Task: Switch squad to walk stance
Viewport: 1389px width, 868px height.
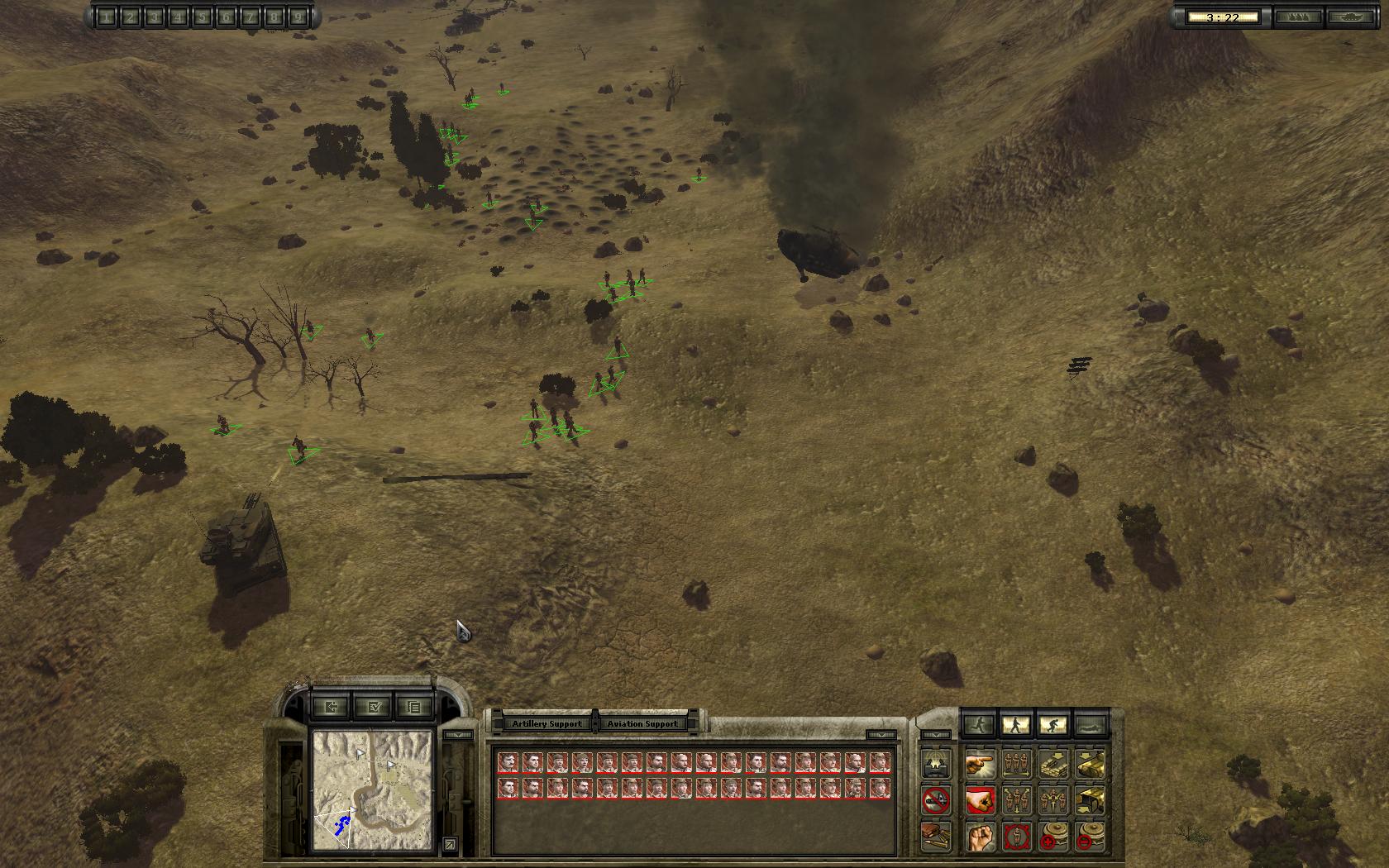Action: point(1016,725)
